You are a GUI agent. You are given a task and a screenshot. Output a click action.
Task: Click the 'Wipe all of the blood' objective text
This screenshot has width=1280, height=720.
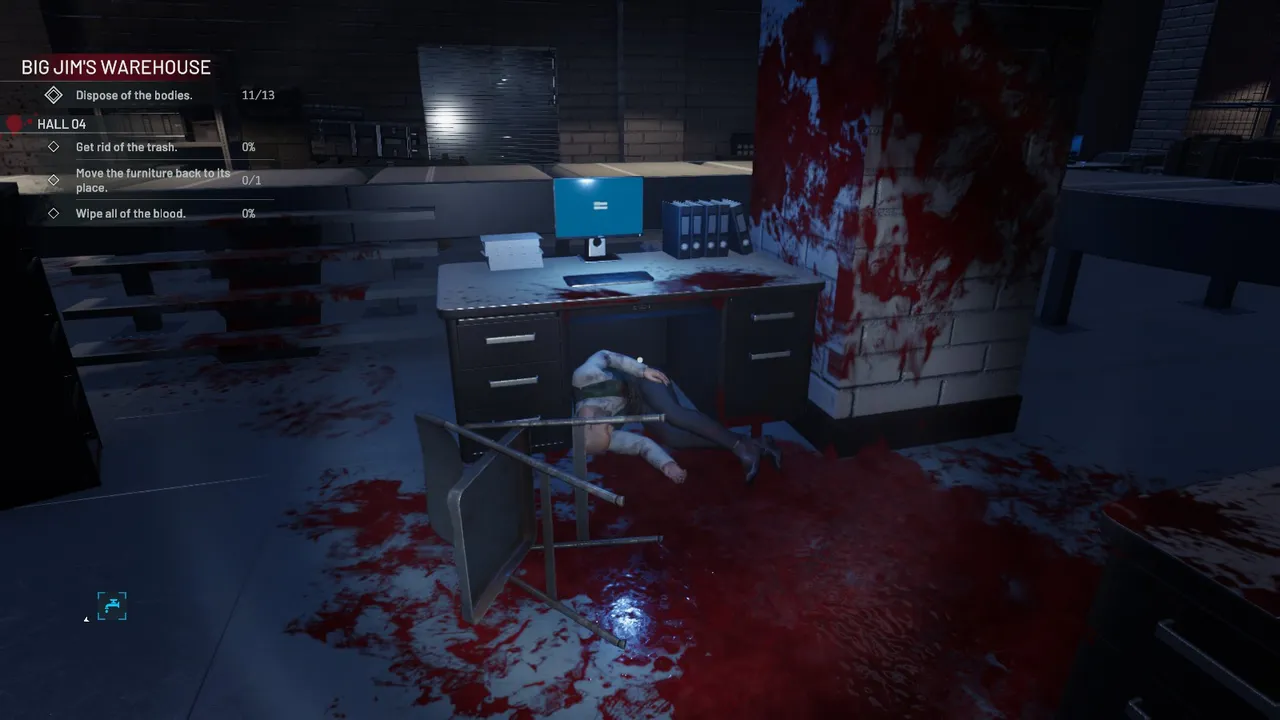click(x=131, y=213)
